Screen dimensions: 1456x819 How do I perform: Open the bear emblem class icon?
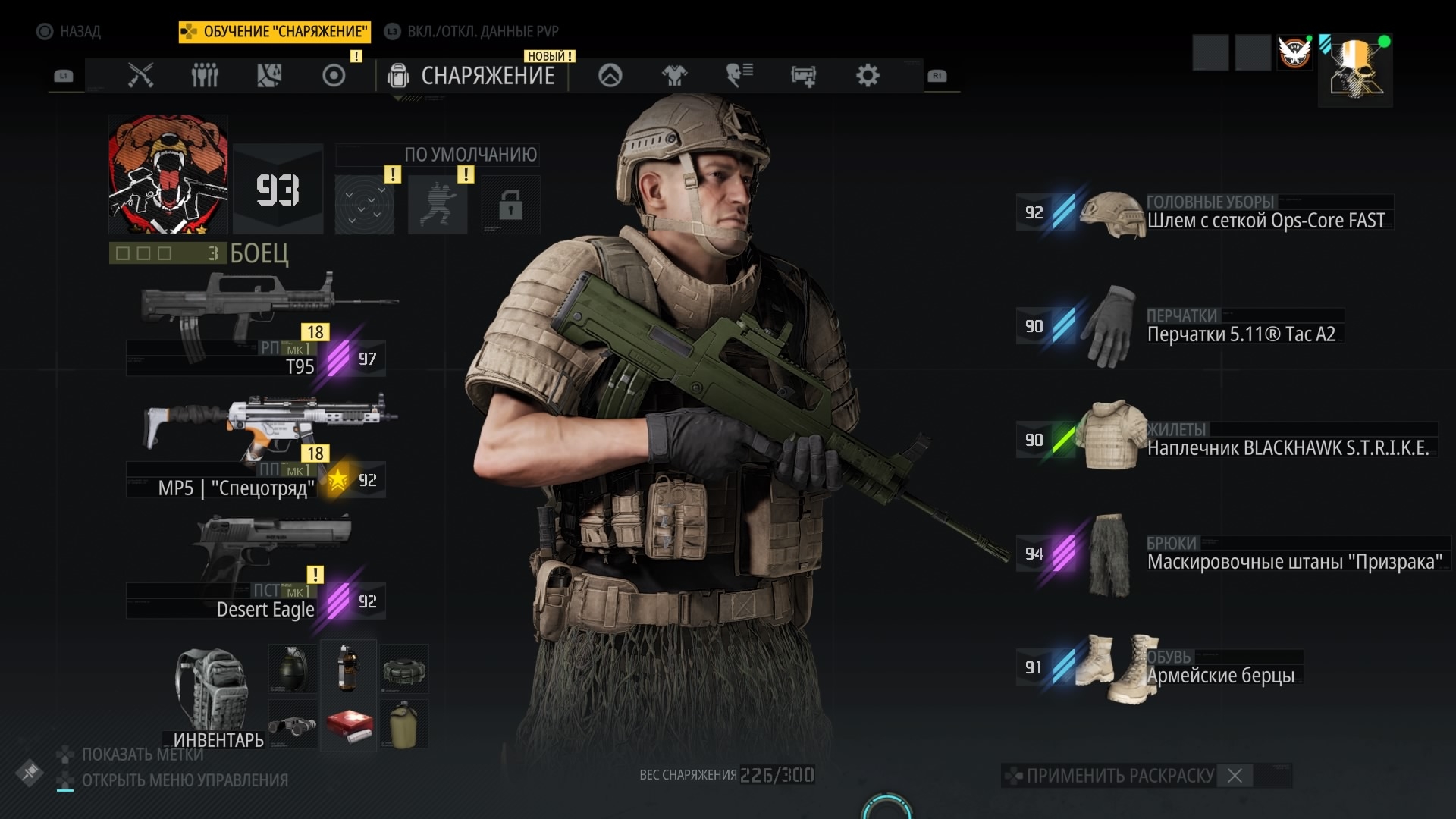pyautogui.click(x=168, y=174)
